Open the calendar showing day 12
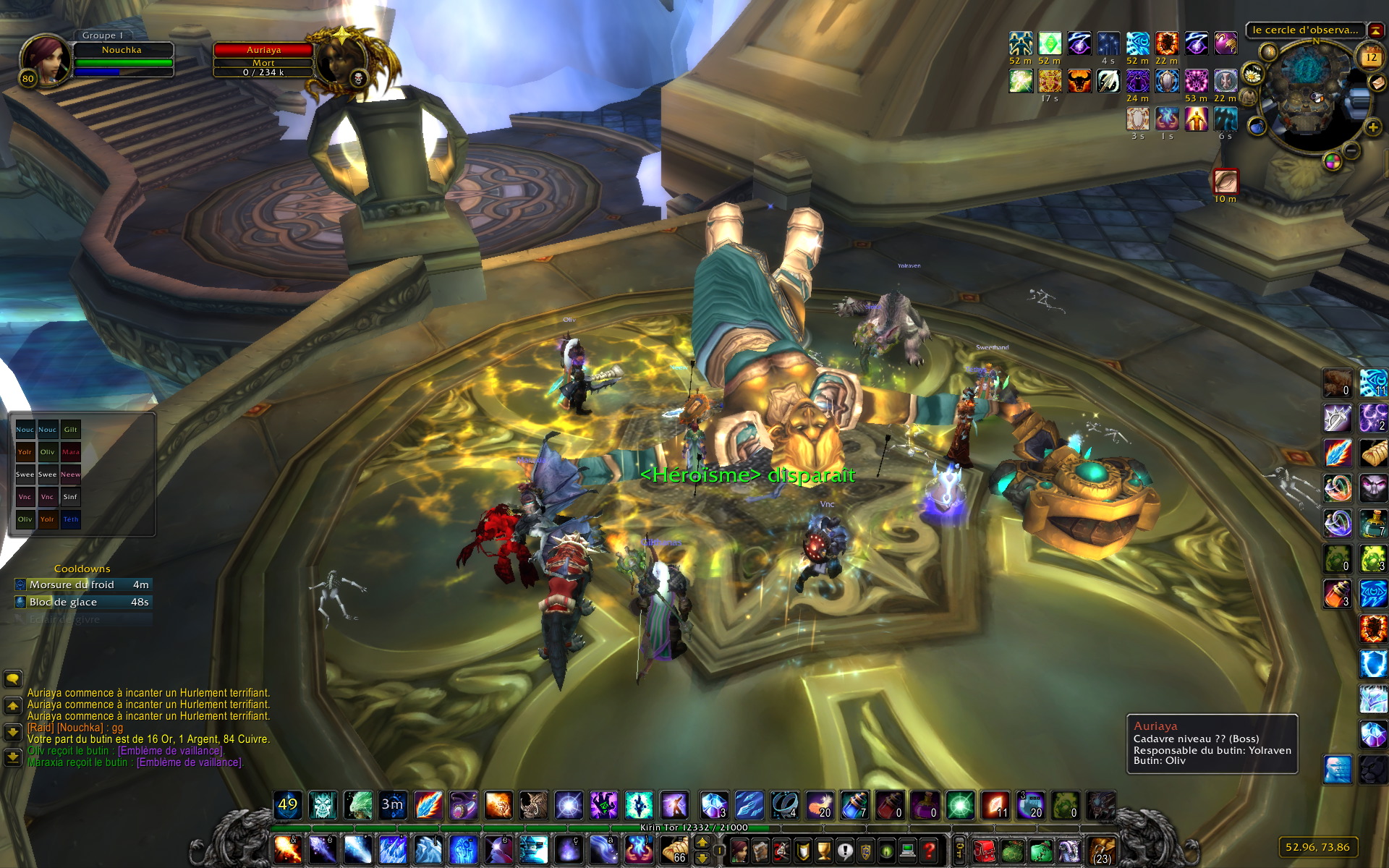The image size is (1389, 868). pos(1370,56)
